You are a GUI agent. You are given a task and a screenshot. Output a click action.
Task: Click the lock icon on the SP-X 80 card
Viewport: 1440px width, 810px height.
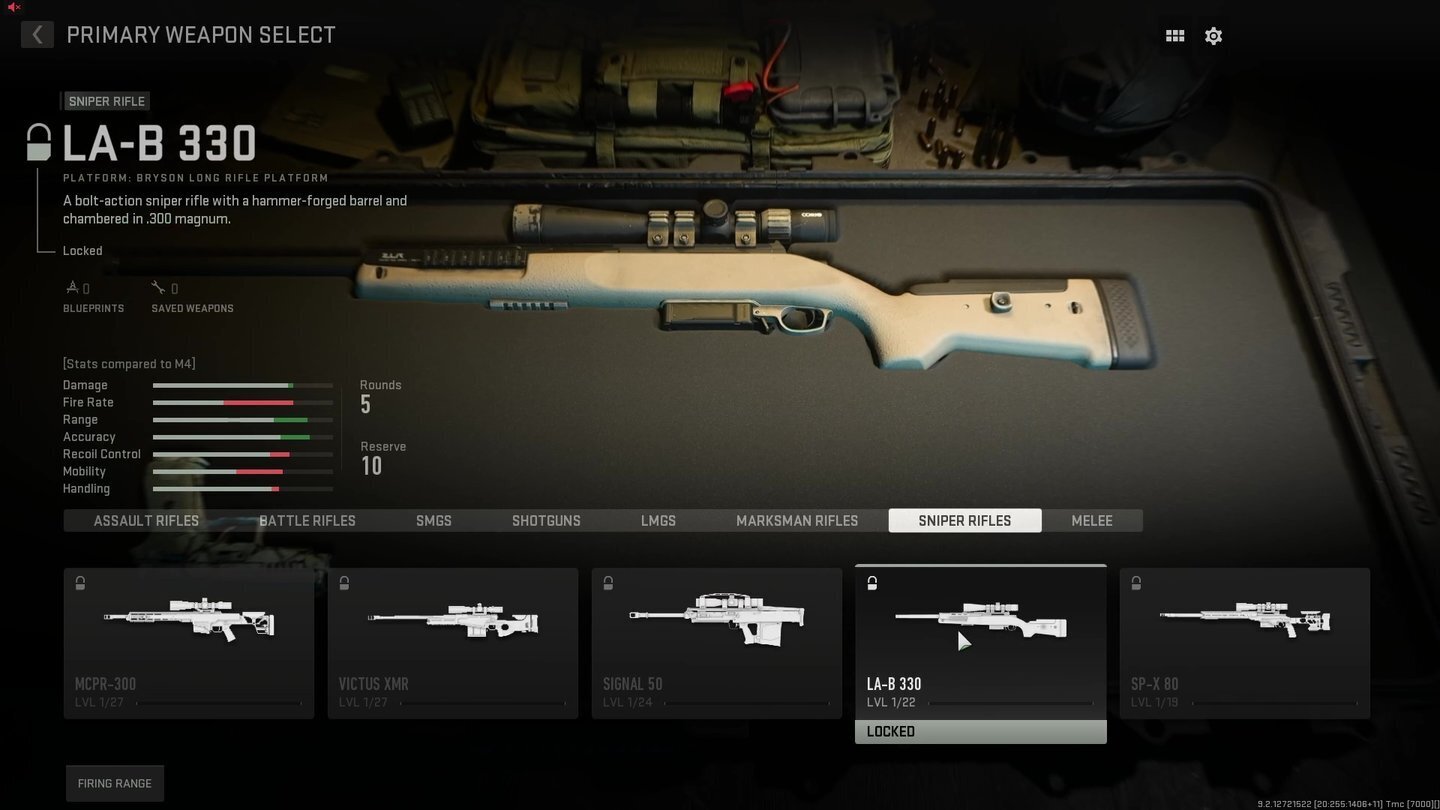click(1136, 583)
